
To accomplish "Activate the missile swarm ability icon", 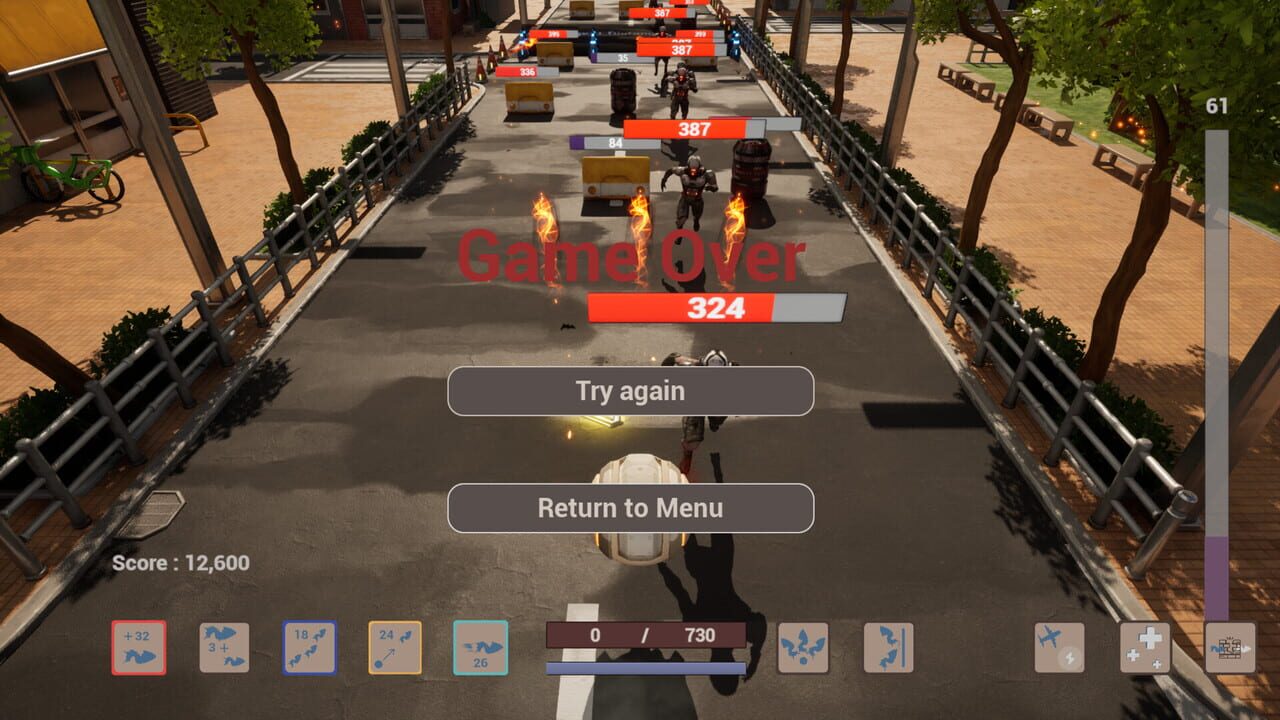I will [803, 648].
